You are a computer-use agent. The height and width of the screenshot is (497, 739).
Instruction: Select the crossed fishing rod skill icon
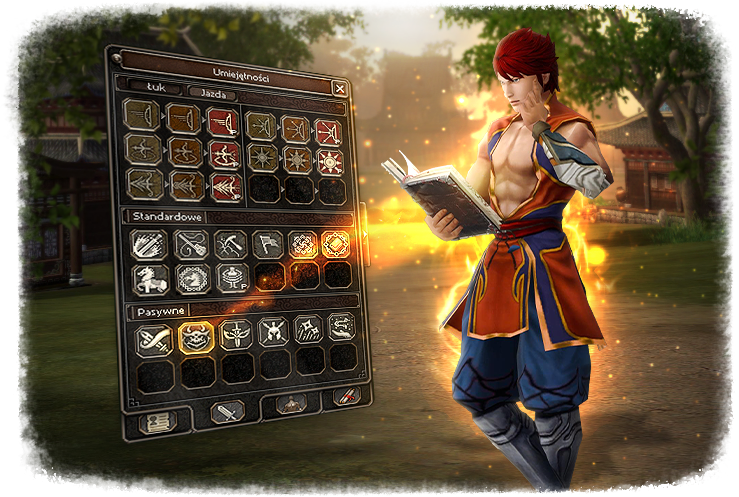[191, 244]
